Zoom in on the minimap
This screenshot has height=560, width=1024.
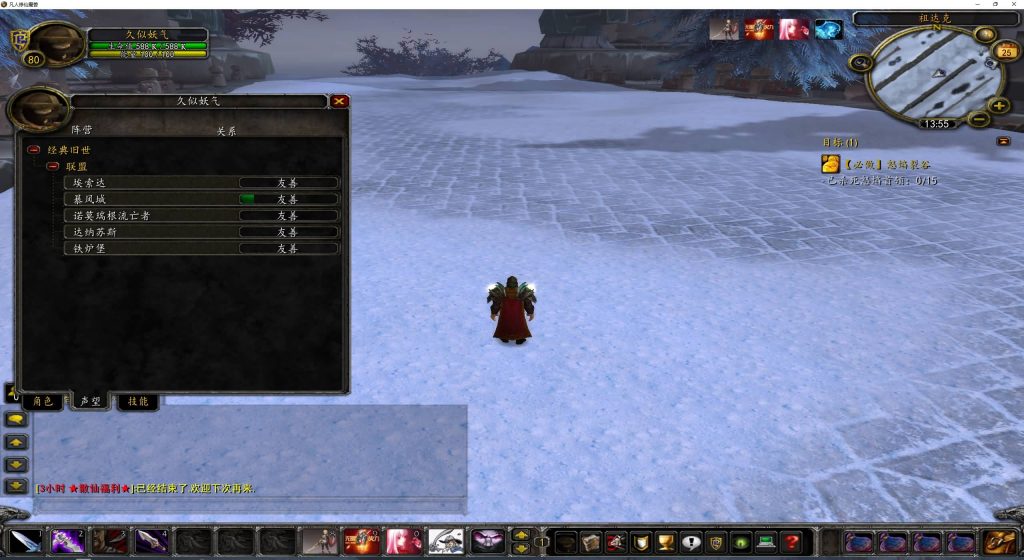point(998,106)
